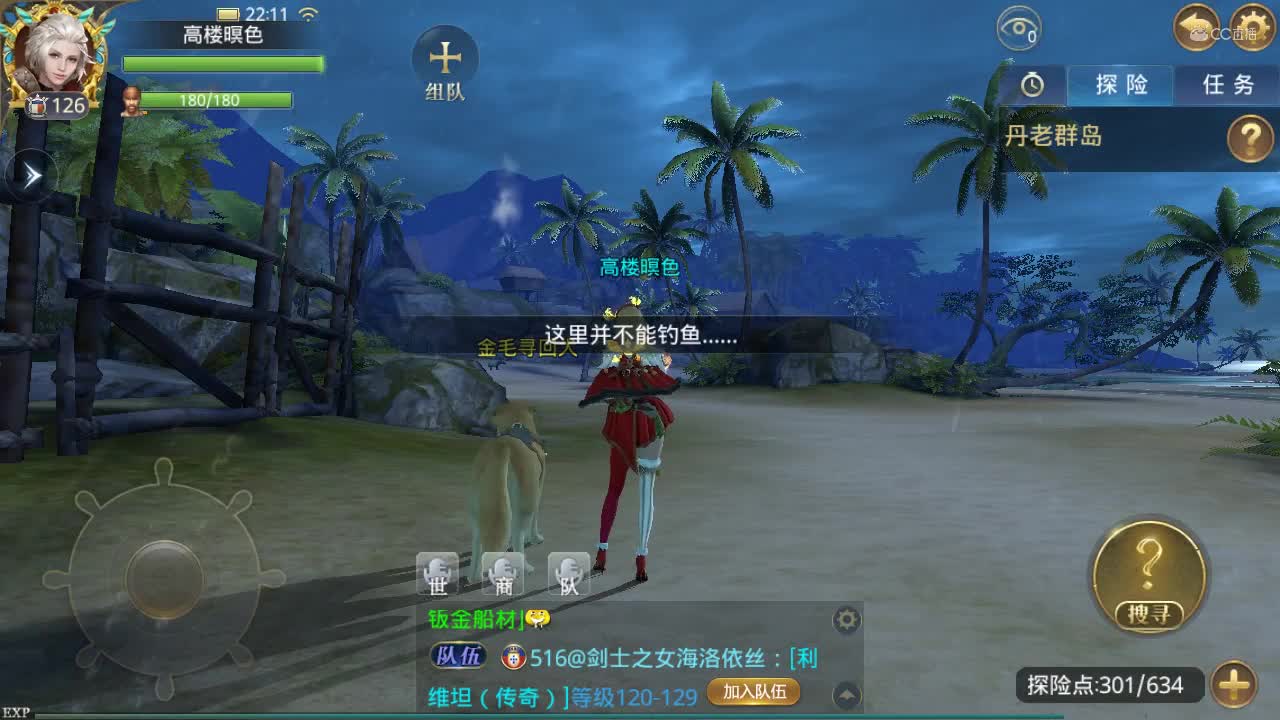Click the gold plus beside 探险点 counter
This screenshot has width=1280, height=720.
1233,686
